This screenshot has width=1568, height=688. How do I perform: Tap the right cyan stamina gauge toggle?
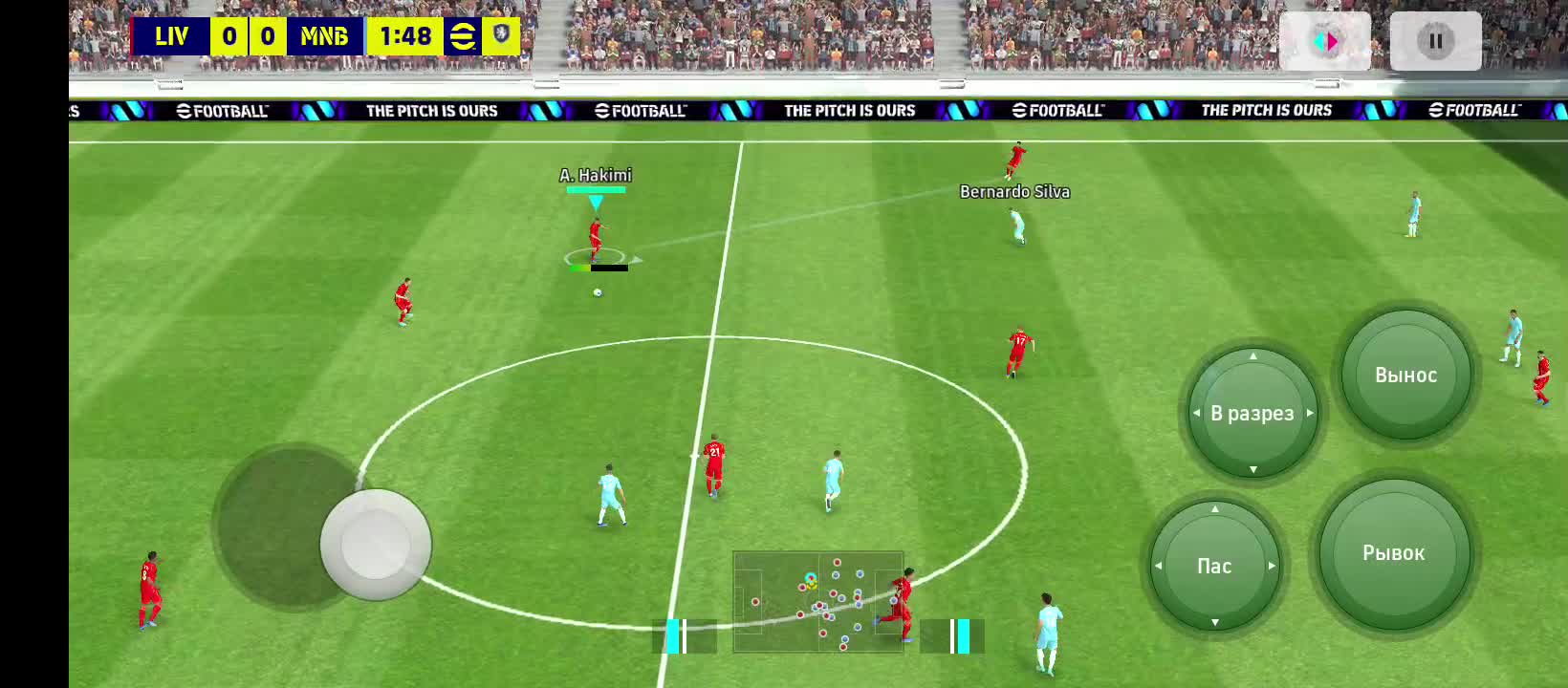[x=962, y=634]
